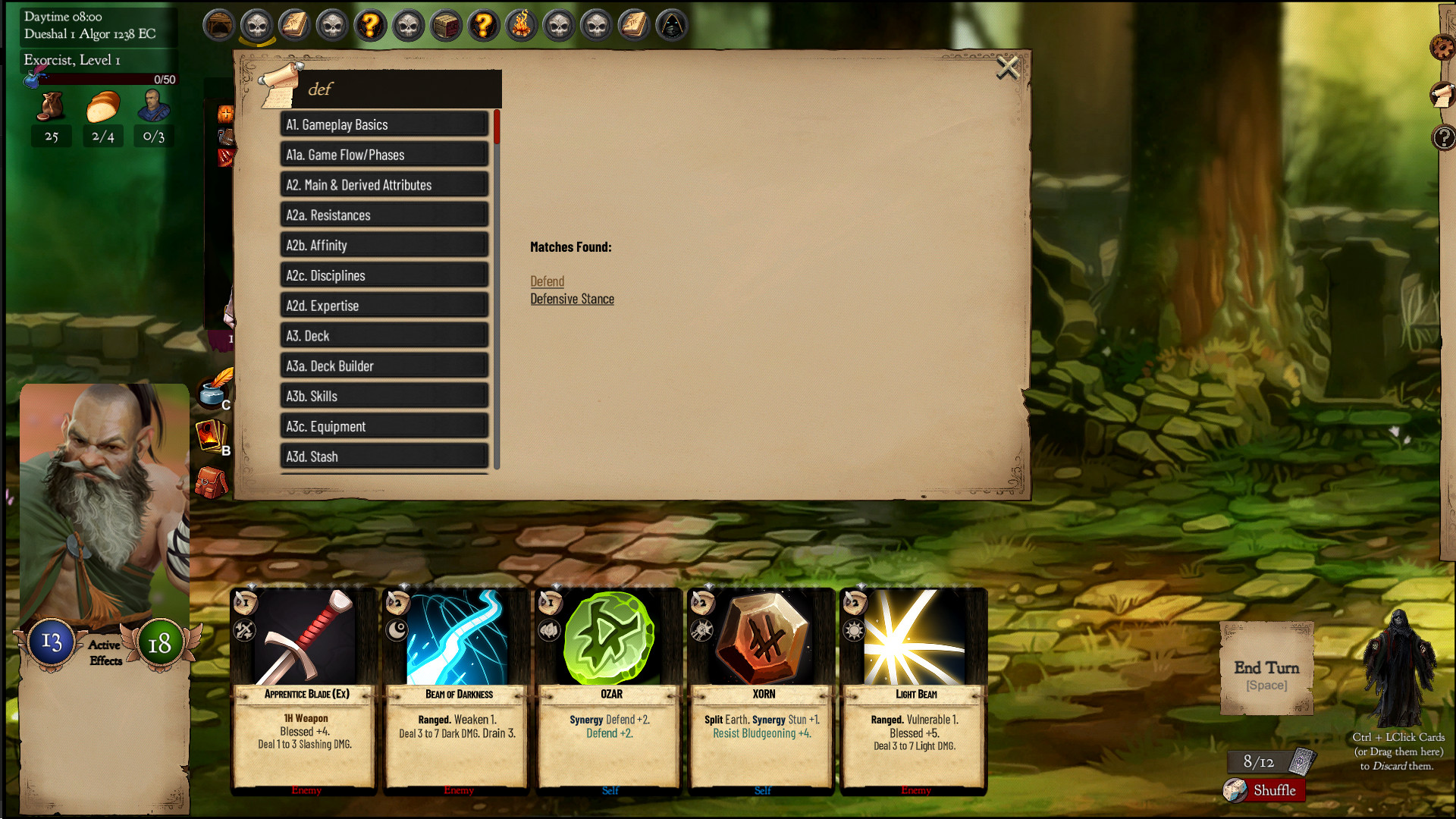Click the journal book icon in the top toolbar
The width and height of the screenshot is (1456, 819).
pyautogui.click(x=294, y=24)
